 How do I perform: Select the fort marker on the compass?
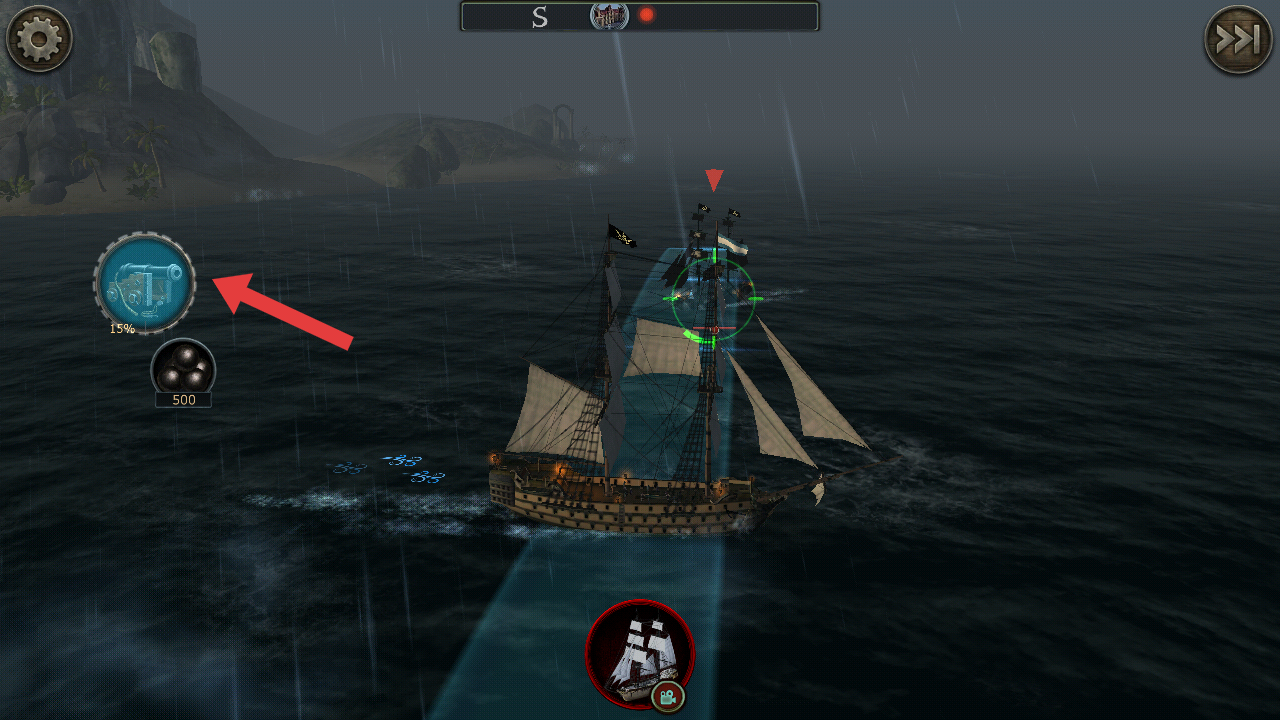609,15
